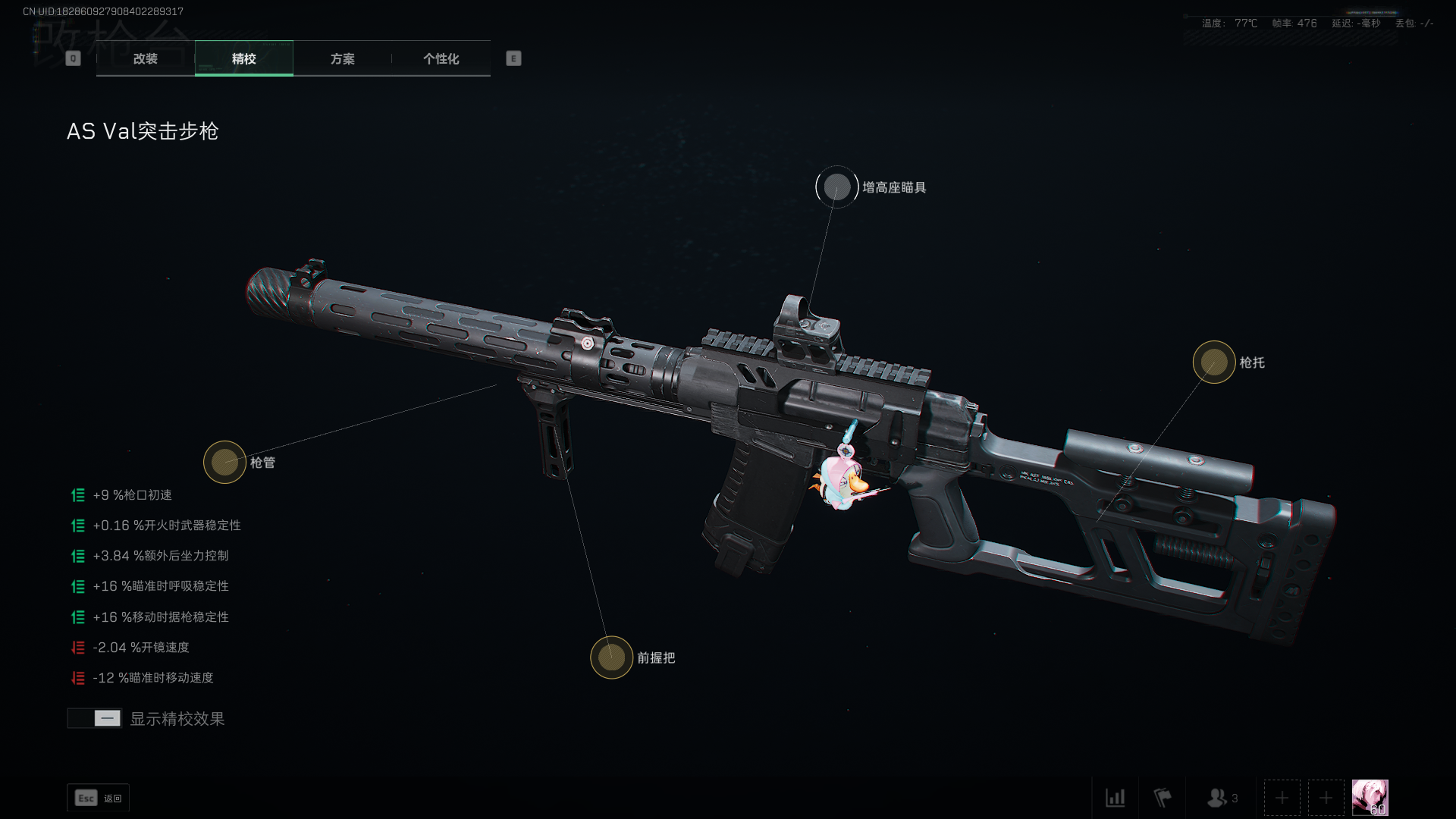This screenshot has width=1456, height=819.
Task: Open the 前握把 foregrip calibration node
Action: [x=611, y=657]
